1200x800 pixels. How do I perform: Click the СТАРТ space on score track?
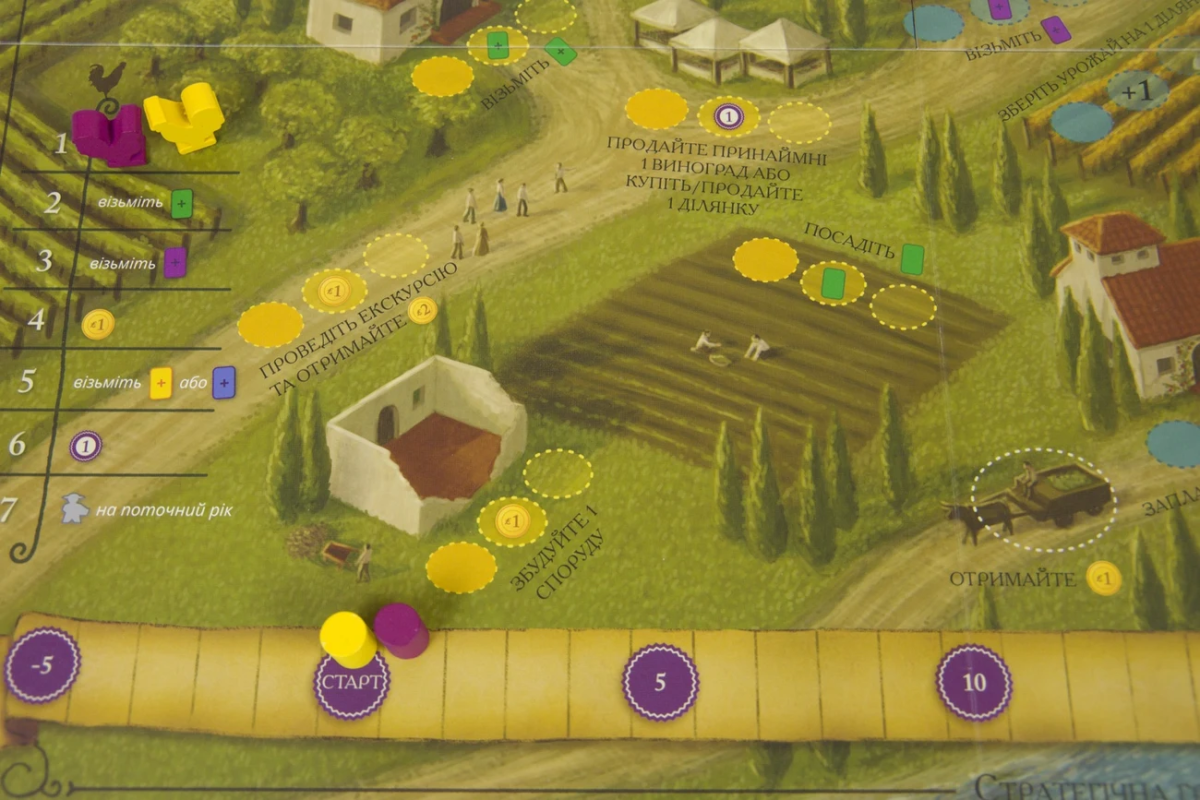click(351, 685)
